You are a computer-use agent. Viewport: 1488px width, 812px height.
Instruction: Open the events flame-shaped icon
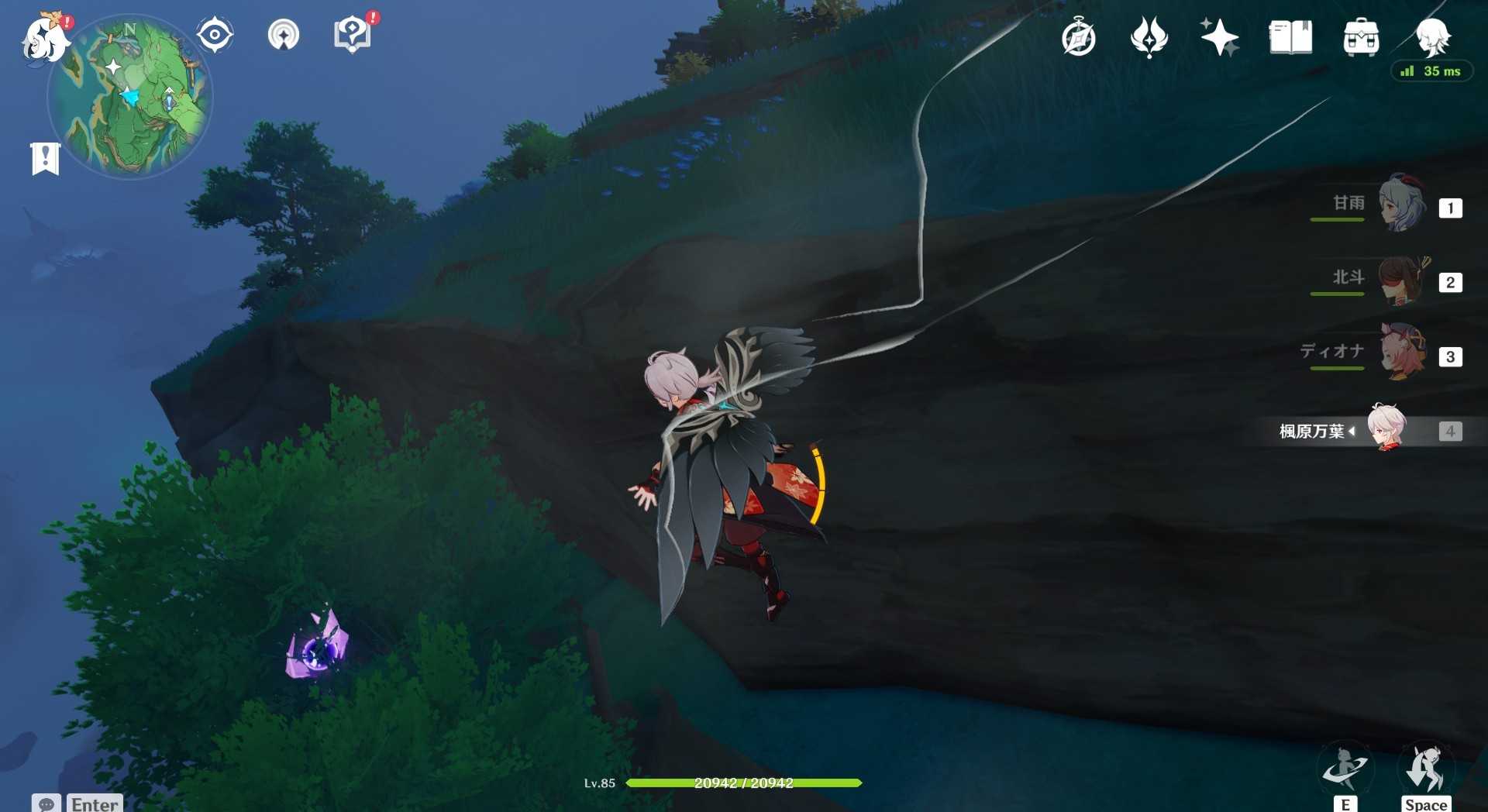1149,37
